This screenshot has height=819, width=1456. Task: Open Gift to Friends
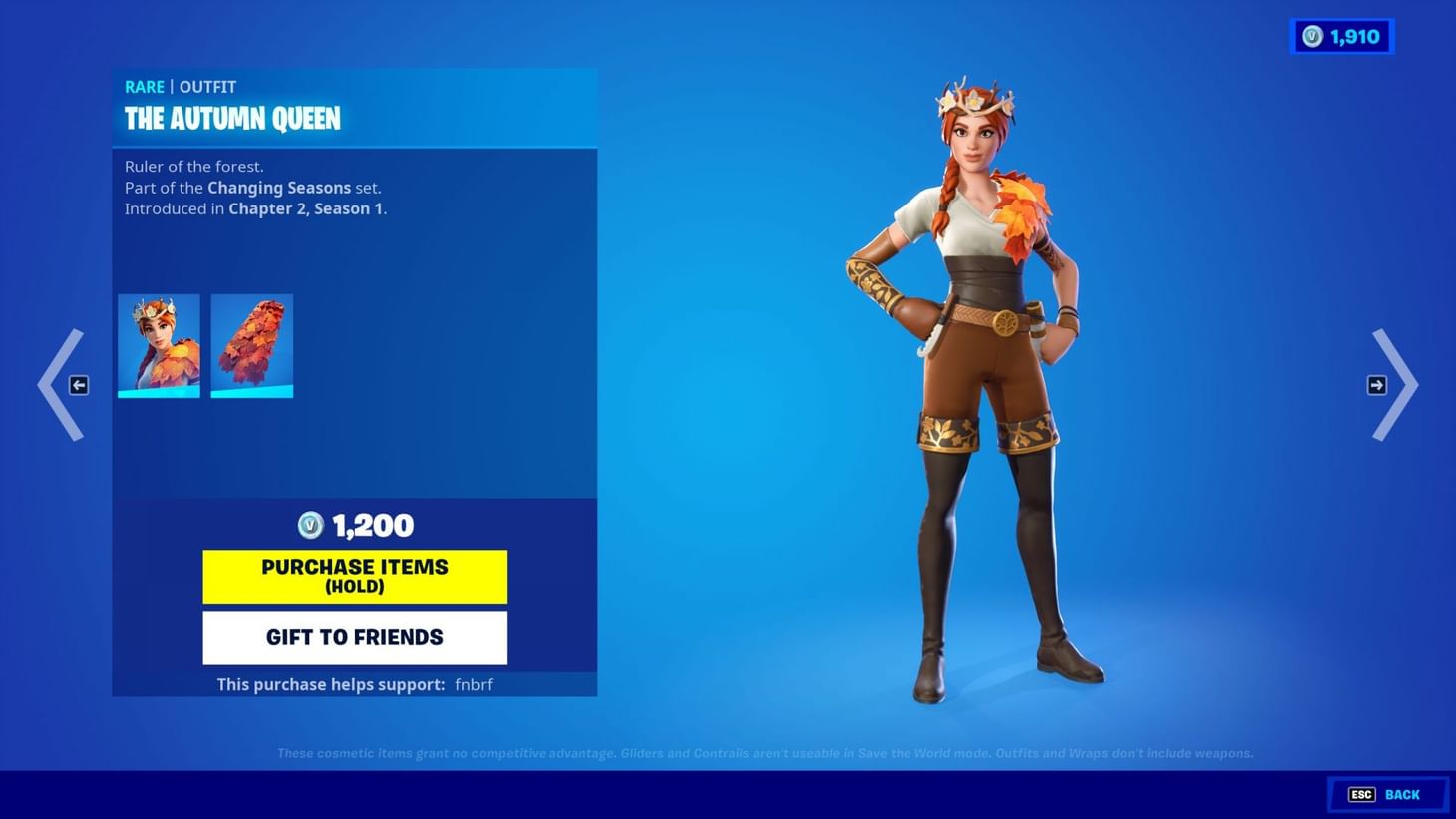tap(354, 637)
